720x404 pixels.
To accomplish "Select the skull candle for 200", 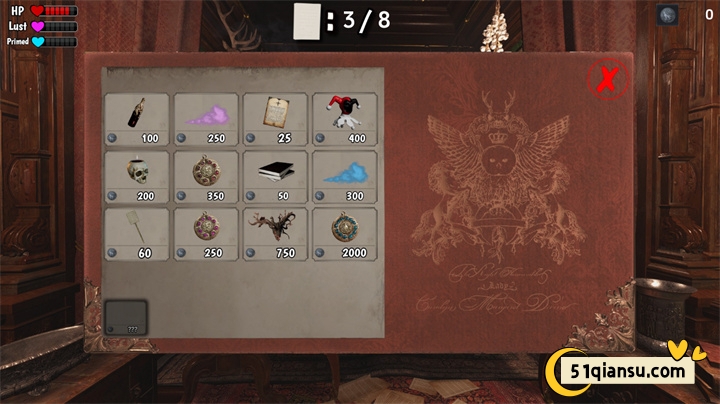I will pos(137,176).
